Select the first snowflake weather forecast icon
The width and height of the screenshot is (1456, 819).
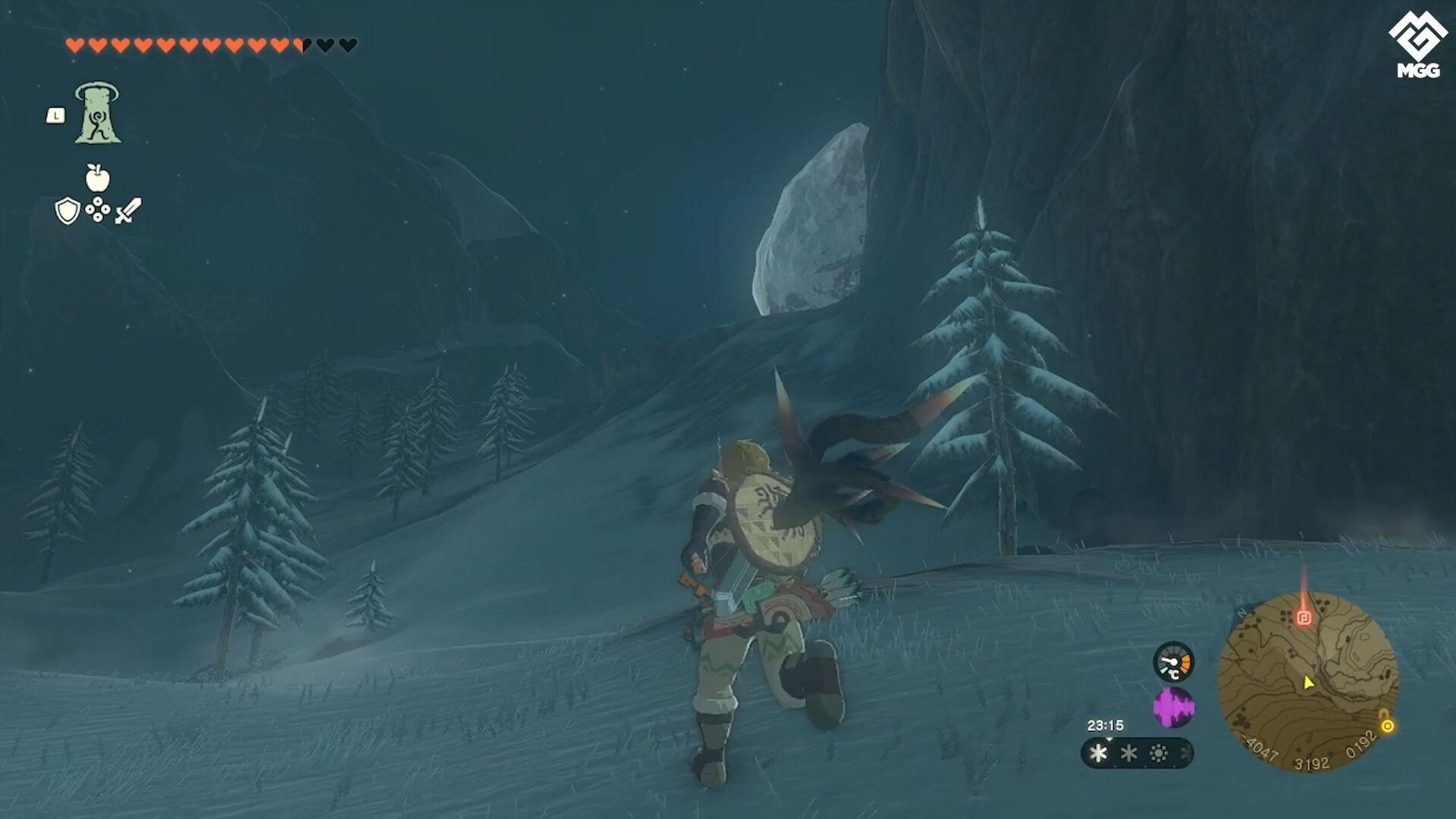tap(1097, 754)
